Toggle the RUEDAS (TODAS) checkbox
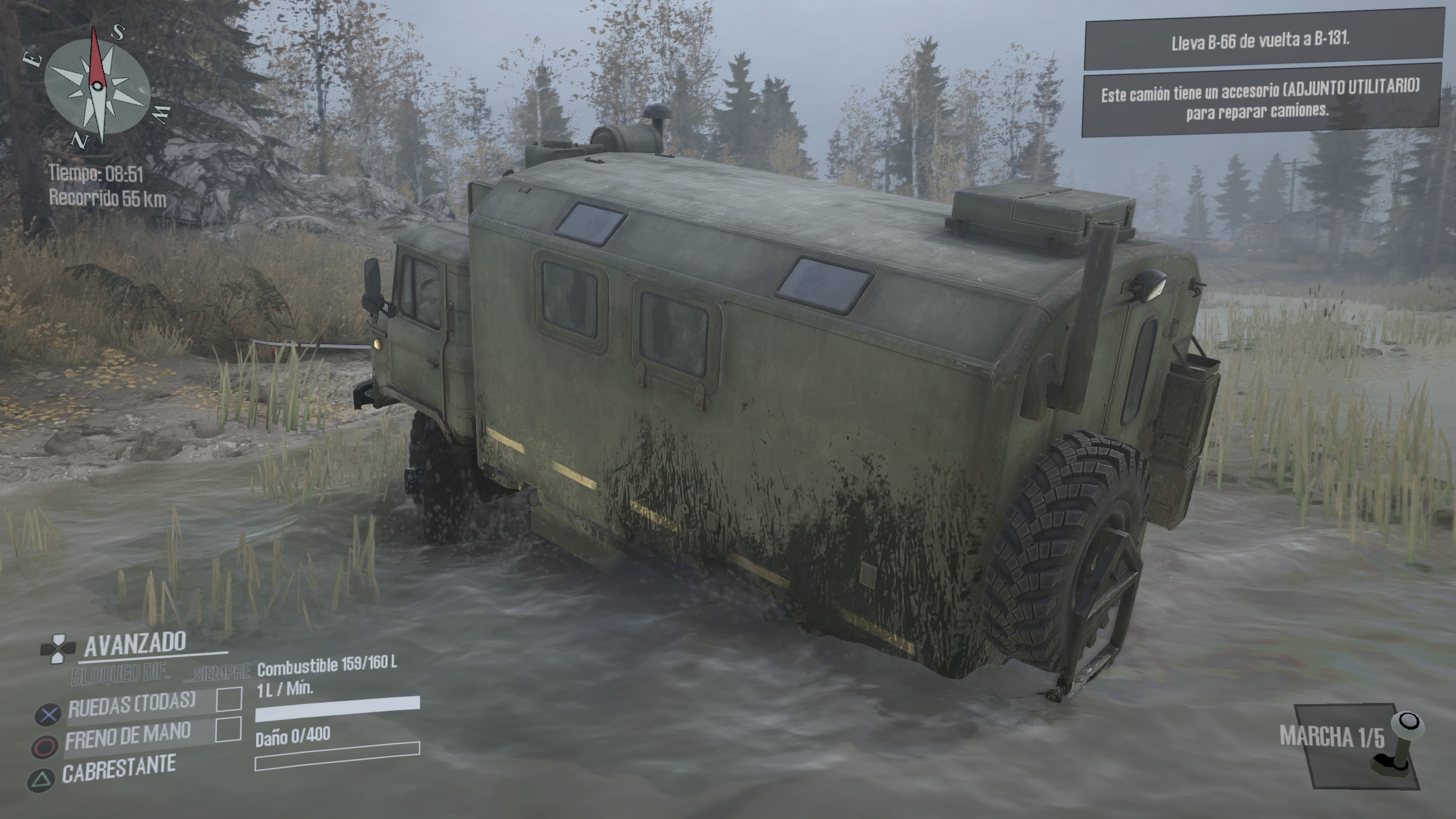The height and width of the screenshot is (819, 1456). (x=229, y=700)
